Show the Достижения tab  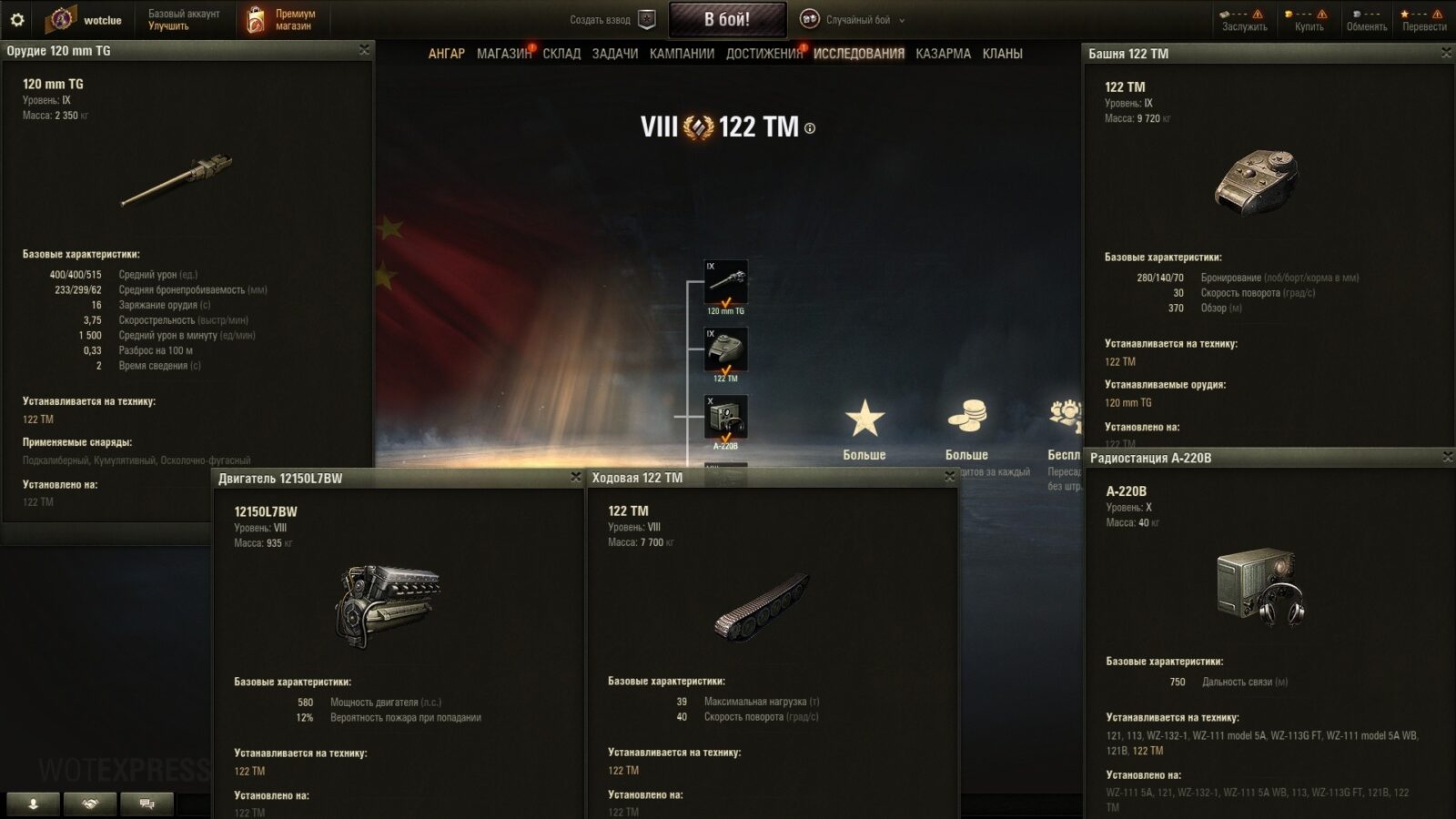click(x=763, y=54)
